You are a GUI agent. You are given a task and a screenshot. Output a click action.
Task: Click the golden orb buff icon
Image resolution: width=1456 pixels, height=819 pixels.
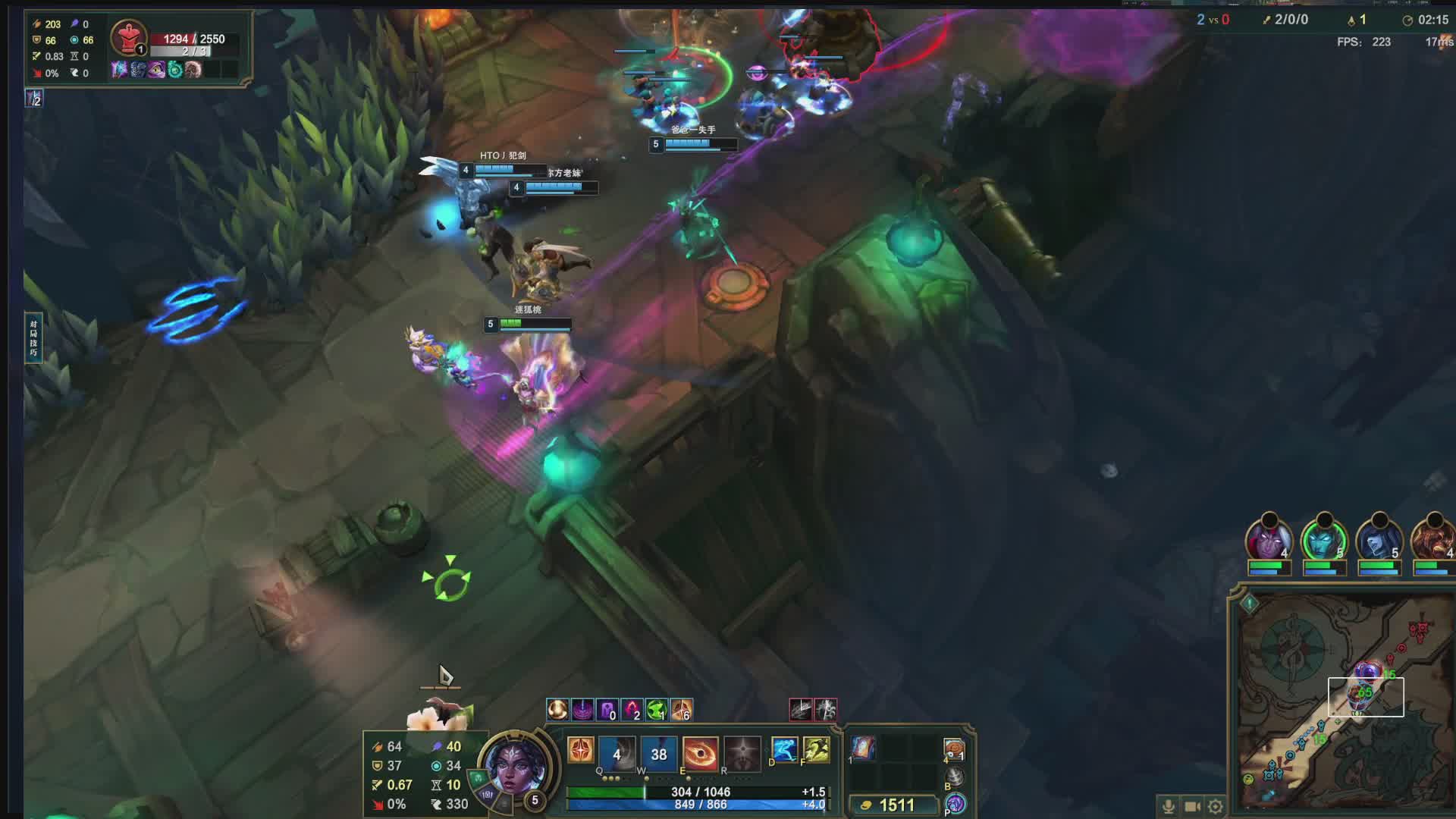557,710
